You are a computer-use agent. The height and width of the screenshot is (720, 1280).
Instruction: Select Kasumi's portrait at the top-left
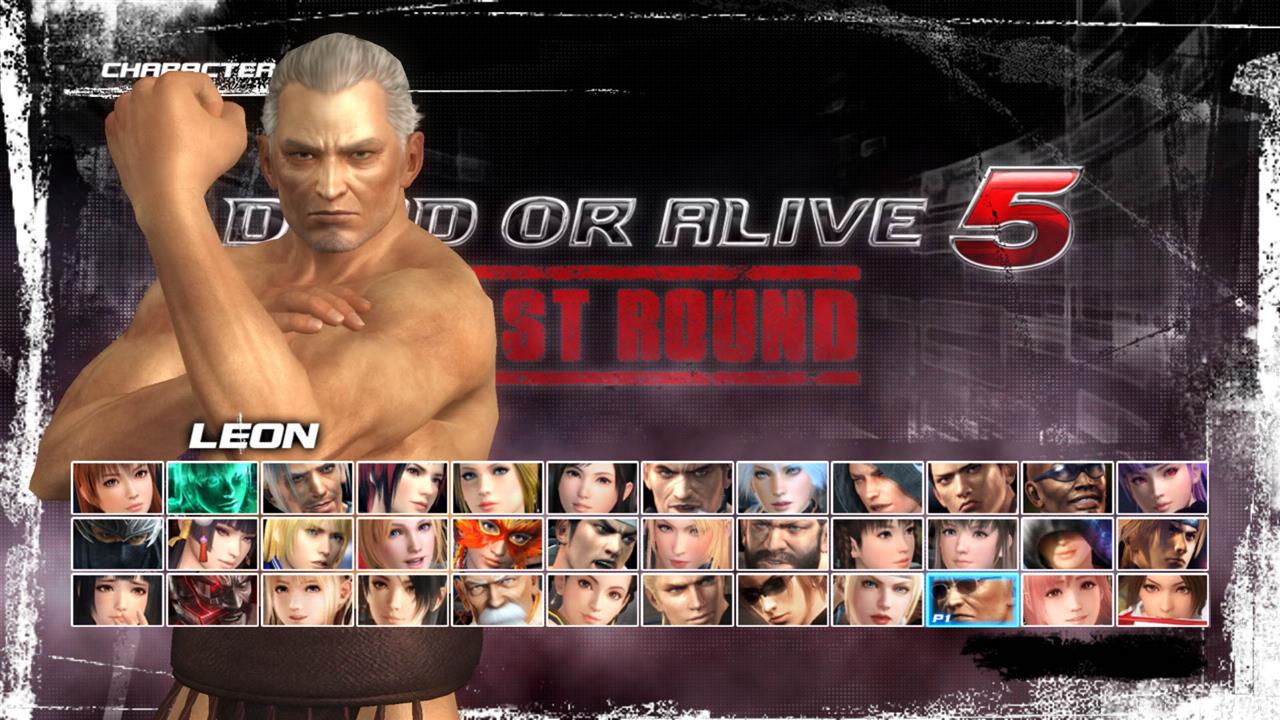click(x=117, y=490)
